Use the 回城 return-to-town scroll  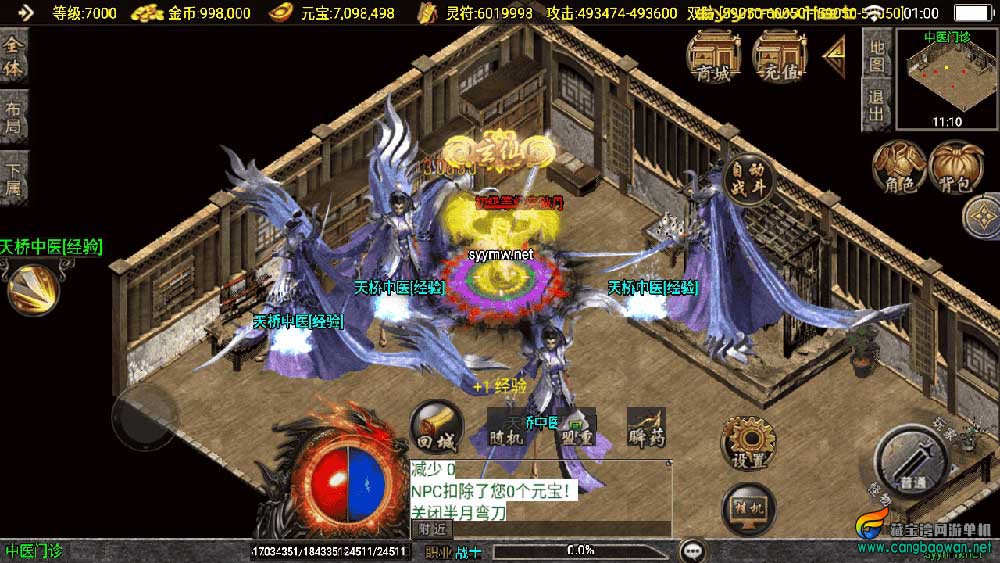(436, 428)
